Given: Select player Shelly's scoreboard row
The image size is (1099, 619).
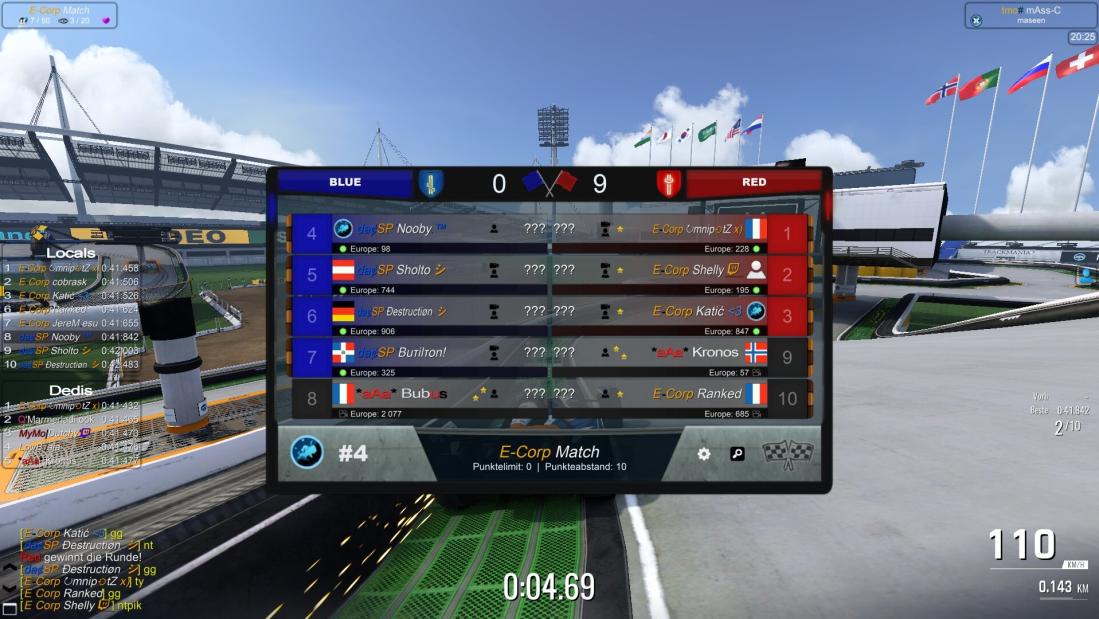Looking at the screenshot, I should click(x=680, y=274).
